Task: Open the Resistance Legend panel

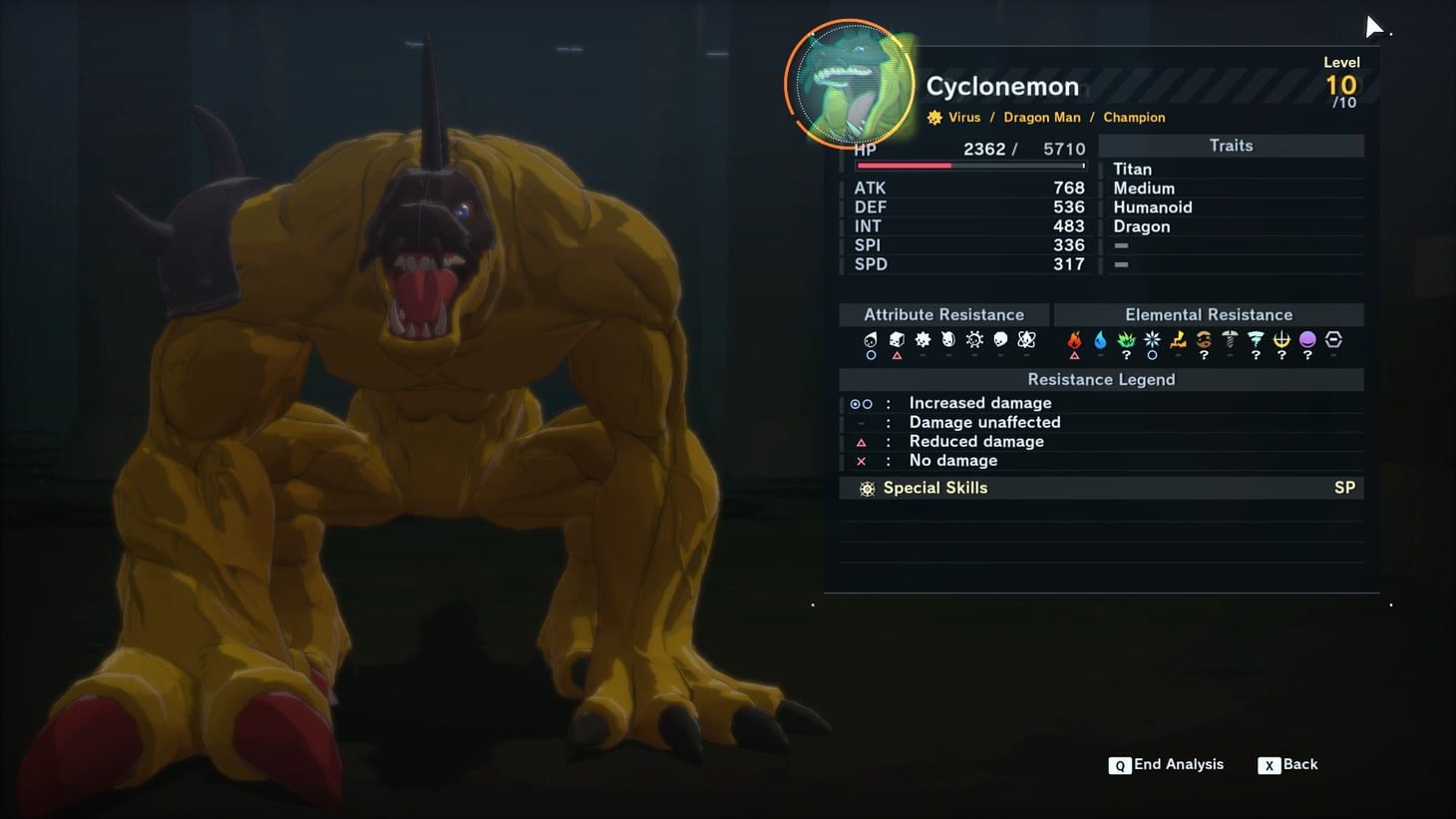Action: click(1101, 379)
